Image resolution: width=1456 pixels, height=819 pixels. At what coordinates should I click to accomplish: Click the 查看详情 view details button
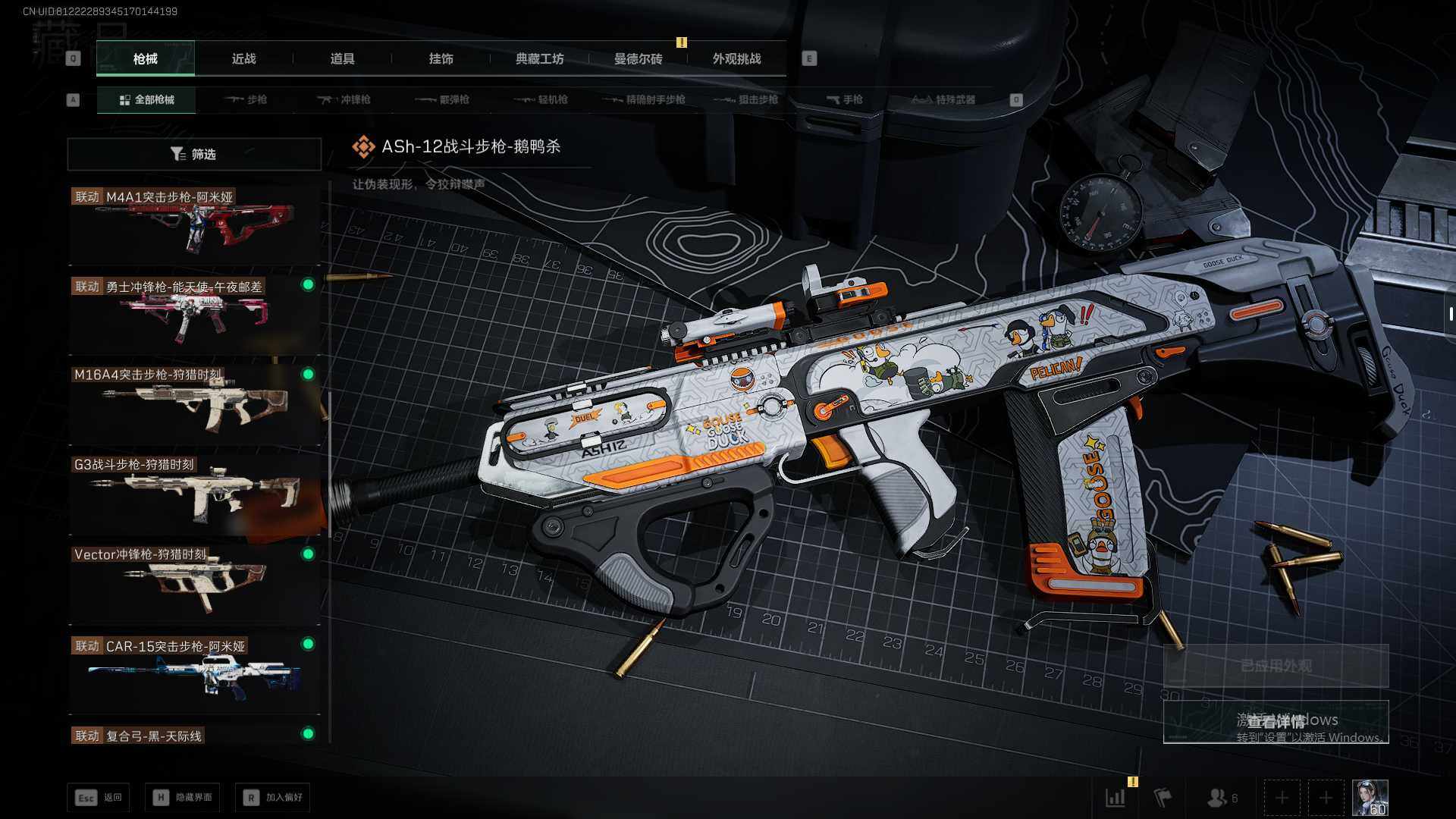1276,721
